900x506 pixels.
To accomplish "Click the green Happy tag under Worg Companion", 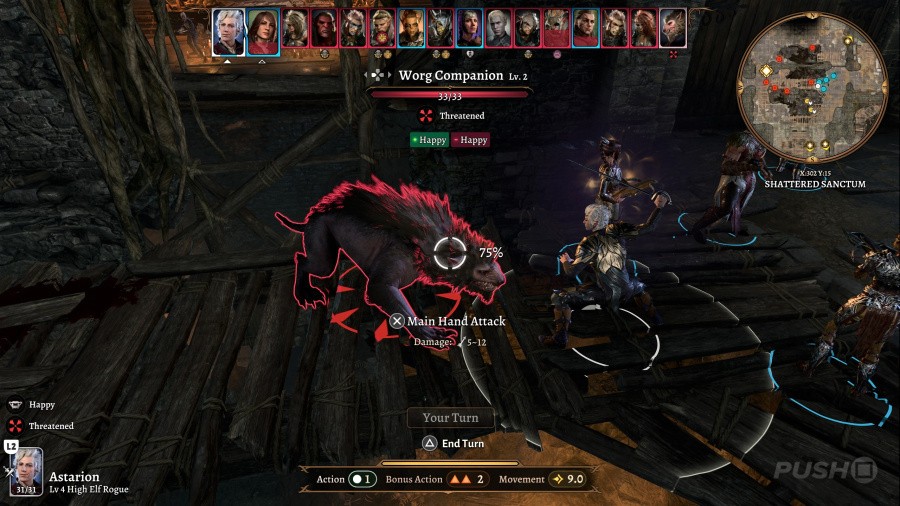I will click(429, 140).
